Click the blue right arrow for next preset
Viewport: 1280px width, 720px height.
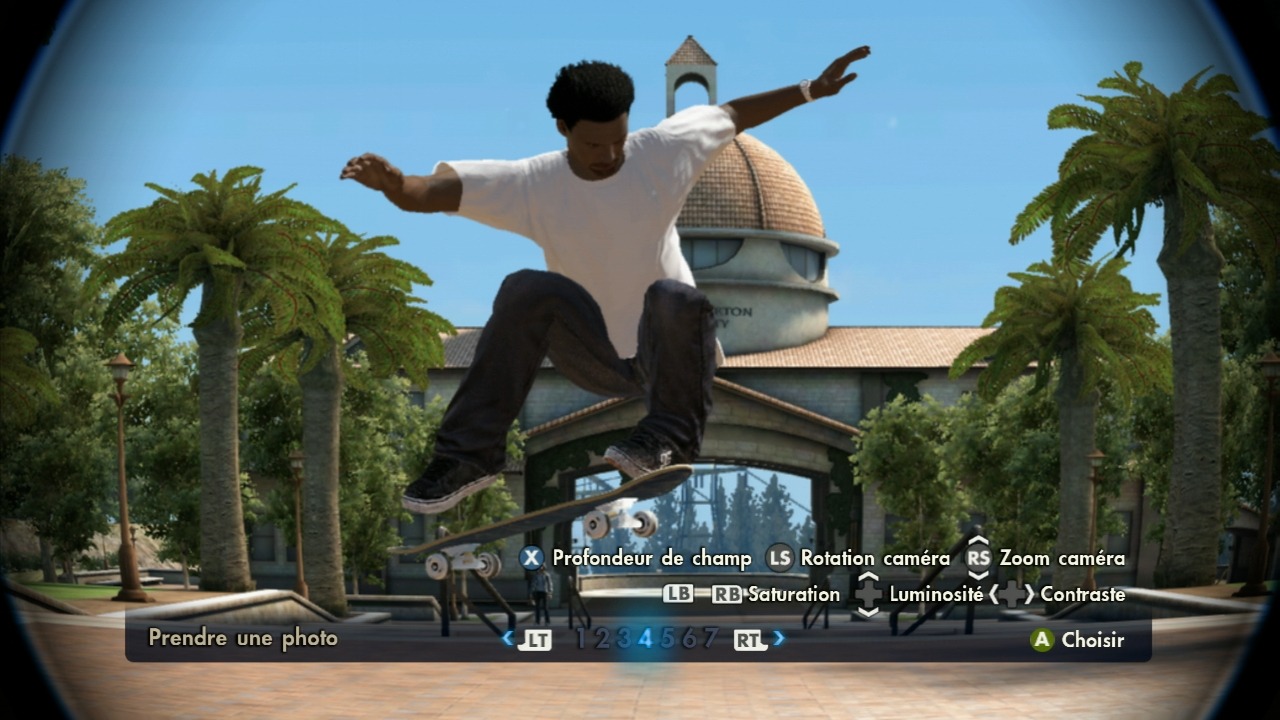pyautogui.click(x=779, y=638)
